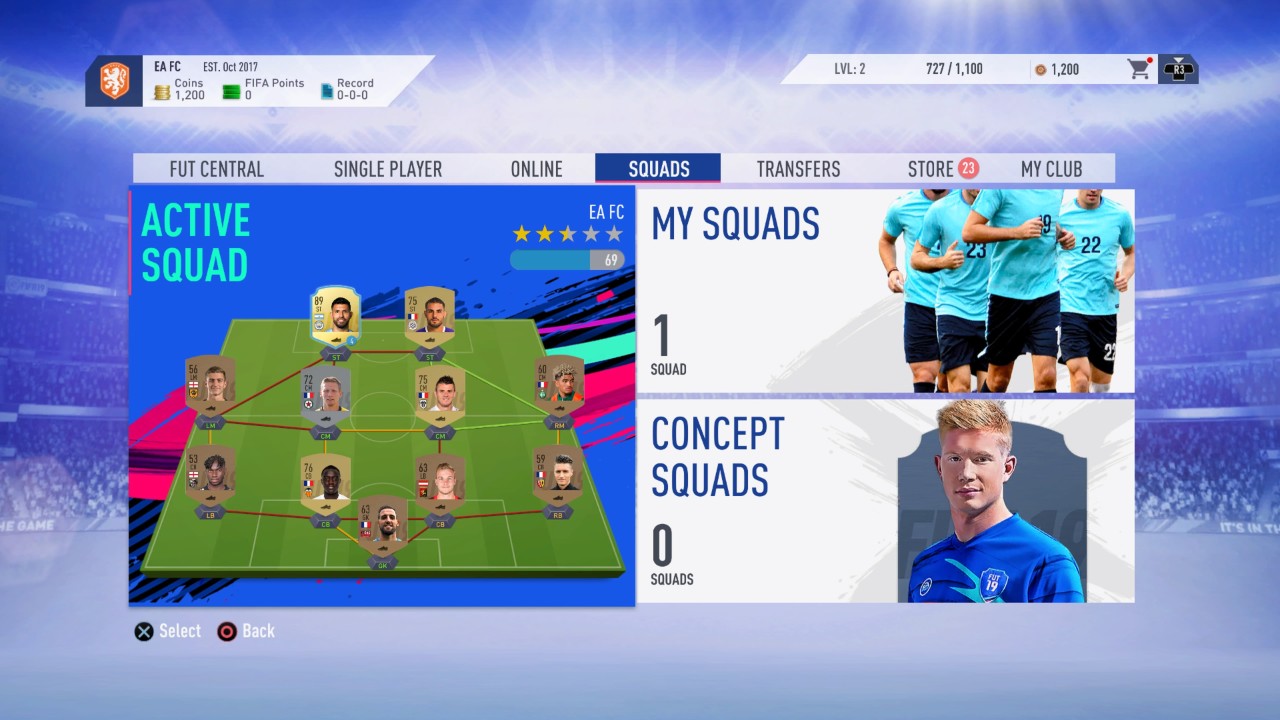Expand the R3 dropdown next to the cart

pos(1177,69)
